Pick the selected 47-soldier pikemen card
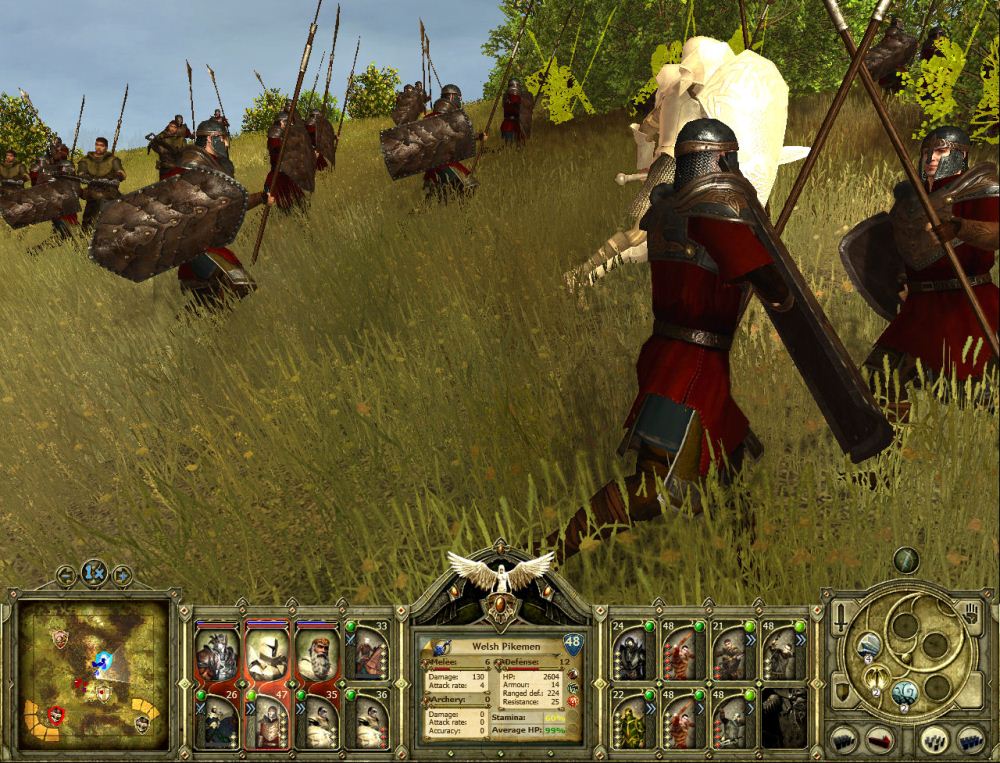Screen dimensions: 1000x763 pyautogui.click(x=267, y=719)
